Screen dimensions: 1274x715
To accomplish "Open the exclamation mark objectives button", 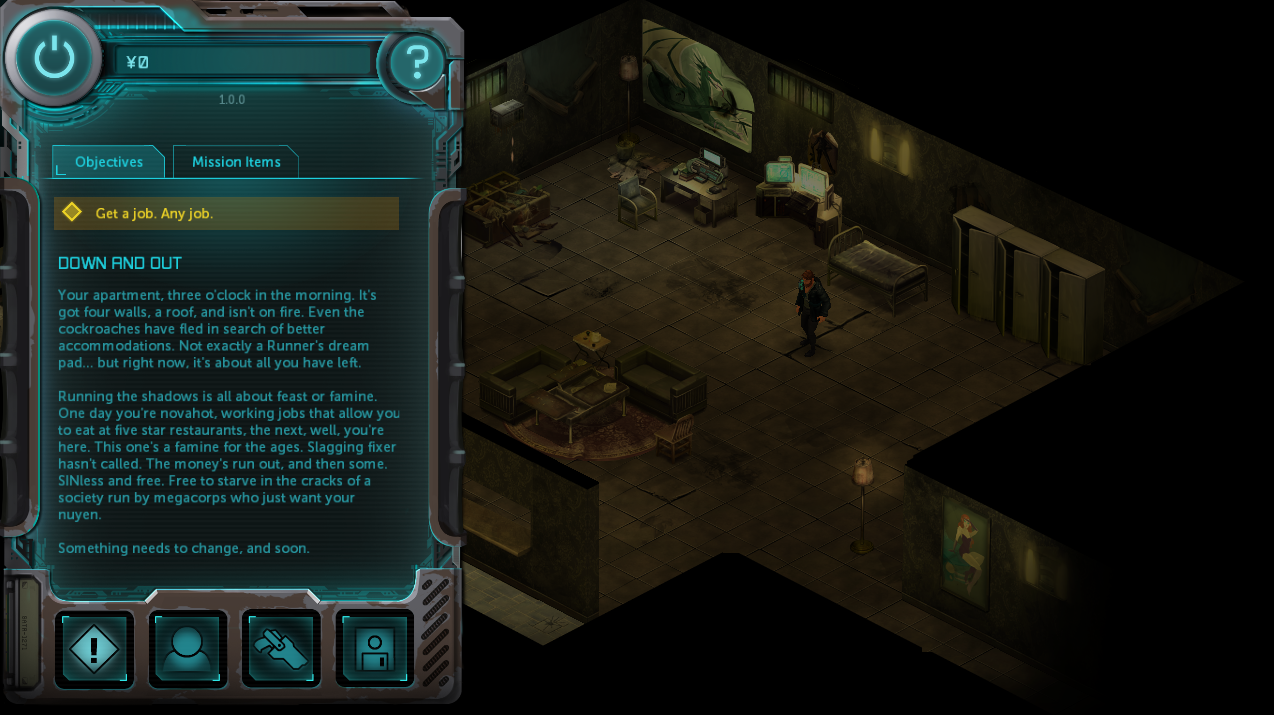I will pos(94,649).
